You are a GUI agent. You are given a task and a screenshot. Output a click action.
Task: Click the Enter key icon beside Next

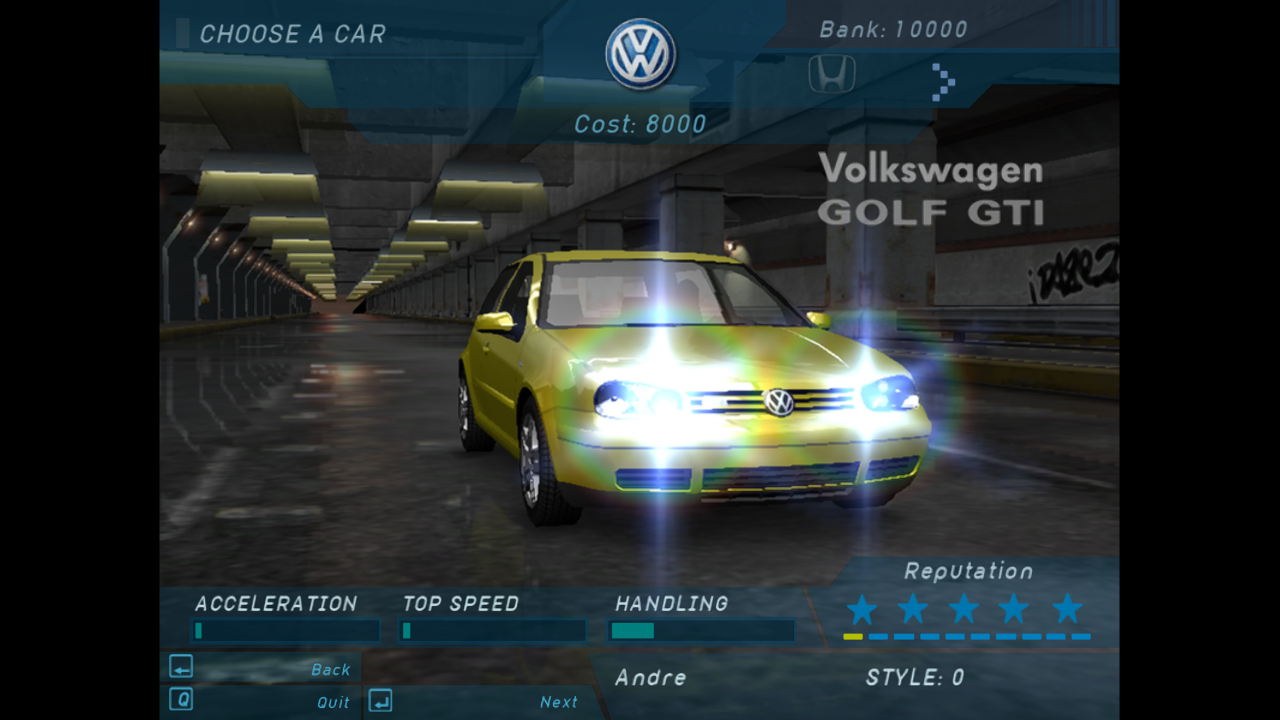click(x=380, y=701)
